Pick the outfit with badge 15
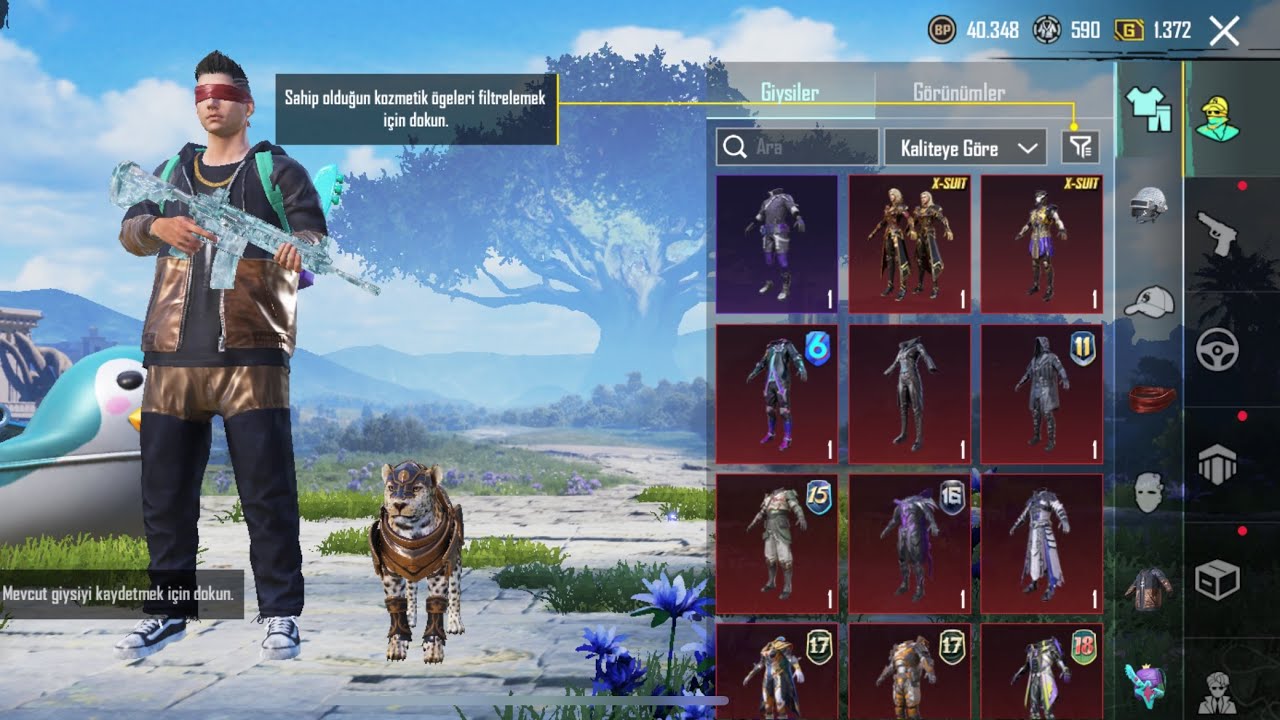 pyautogui.click(x=777, y=543)
